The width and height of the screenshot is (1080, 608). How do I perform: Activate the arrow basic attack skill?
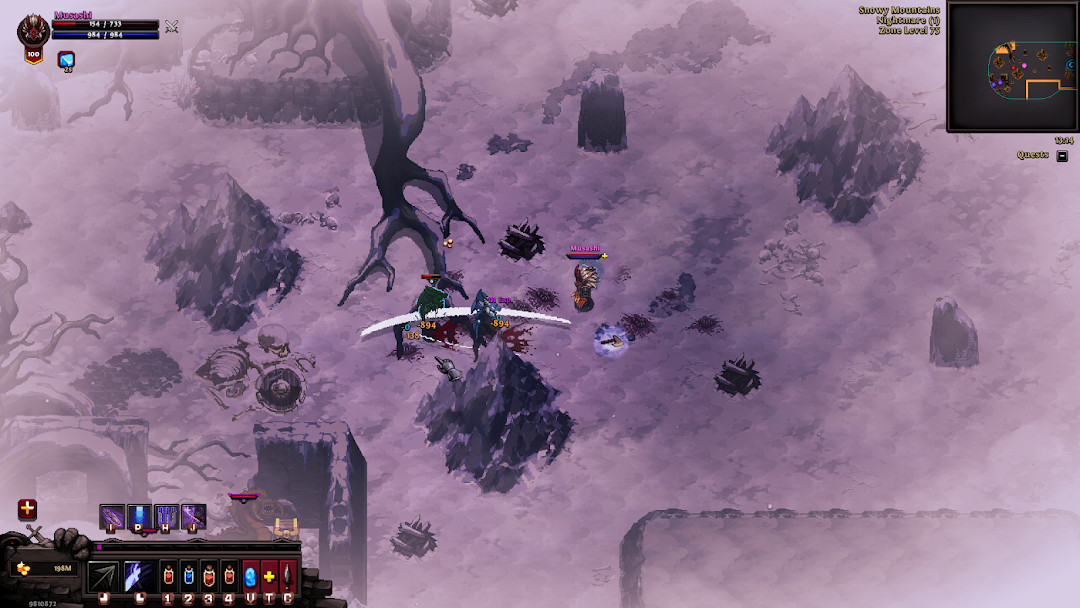click(x=103, y=576)
